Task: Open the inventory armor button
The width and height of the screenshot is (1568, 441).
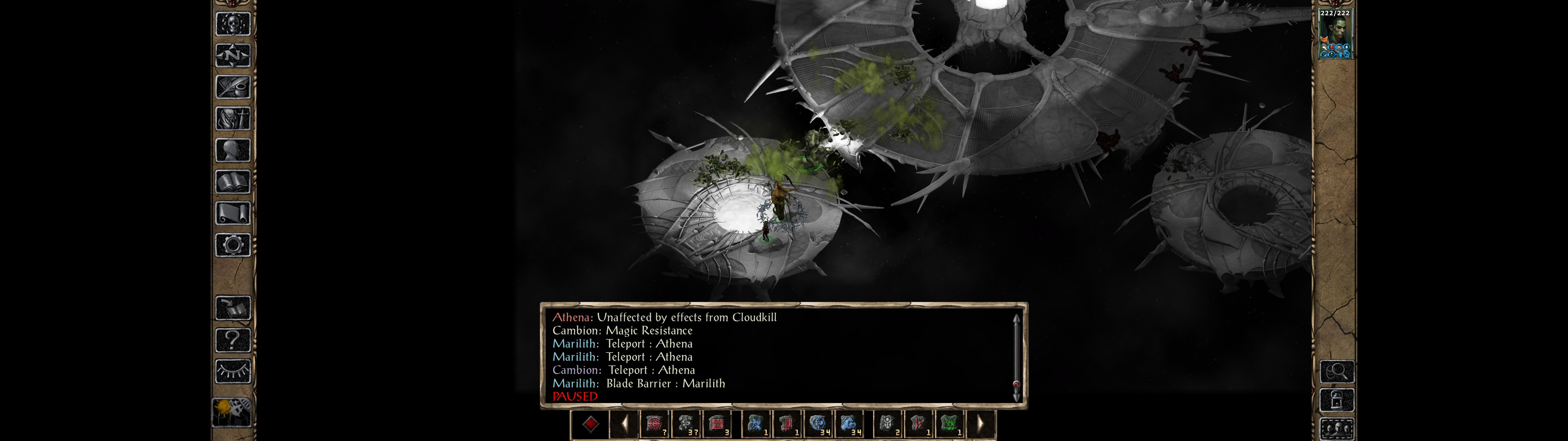Action: tap(233, 118)
